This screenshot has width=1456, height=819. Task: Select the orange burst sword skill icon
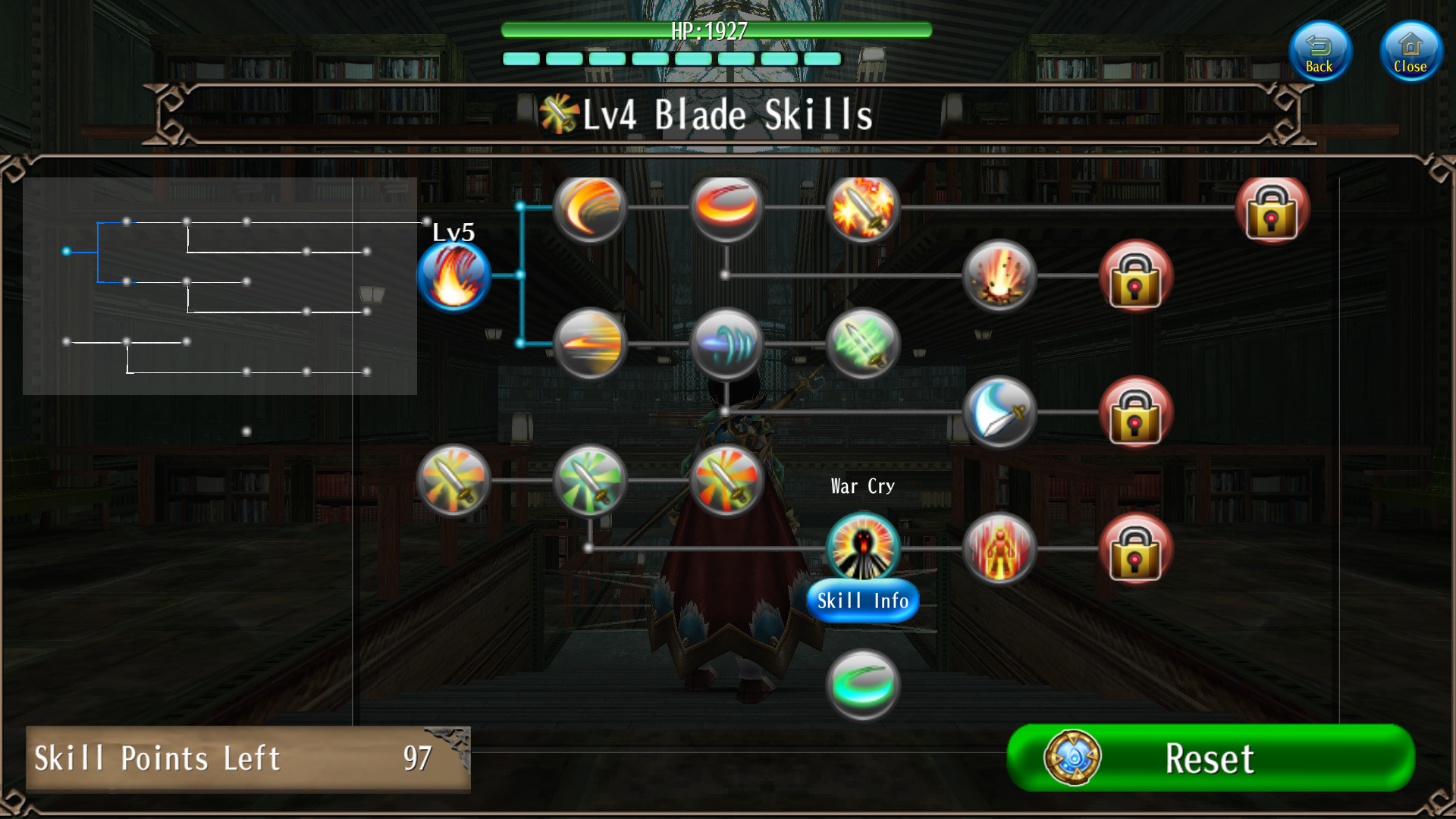point(726,480)
